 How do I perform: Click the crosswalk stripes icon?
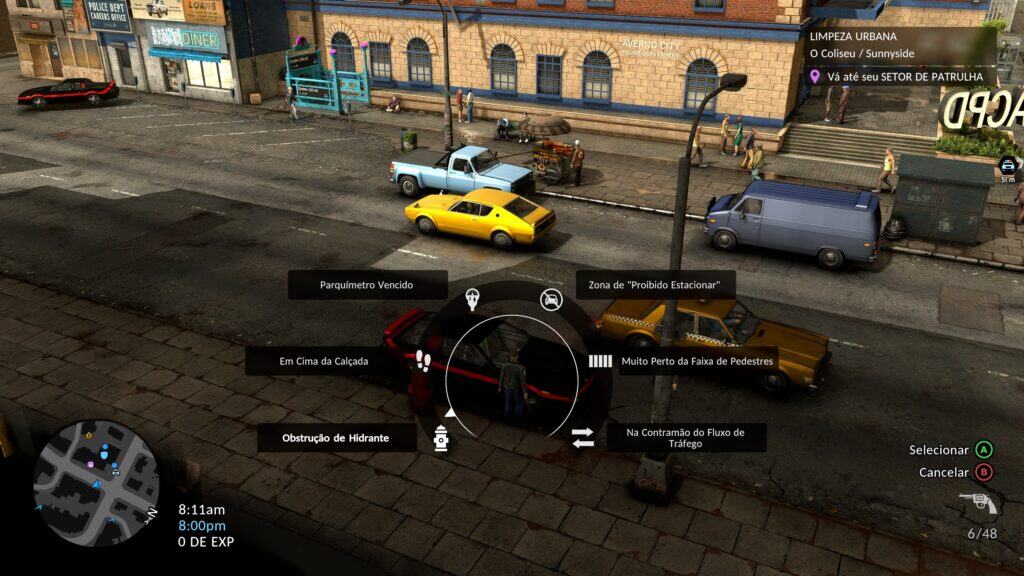600,361
